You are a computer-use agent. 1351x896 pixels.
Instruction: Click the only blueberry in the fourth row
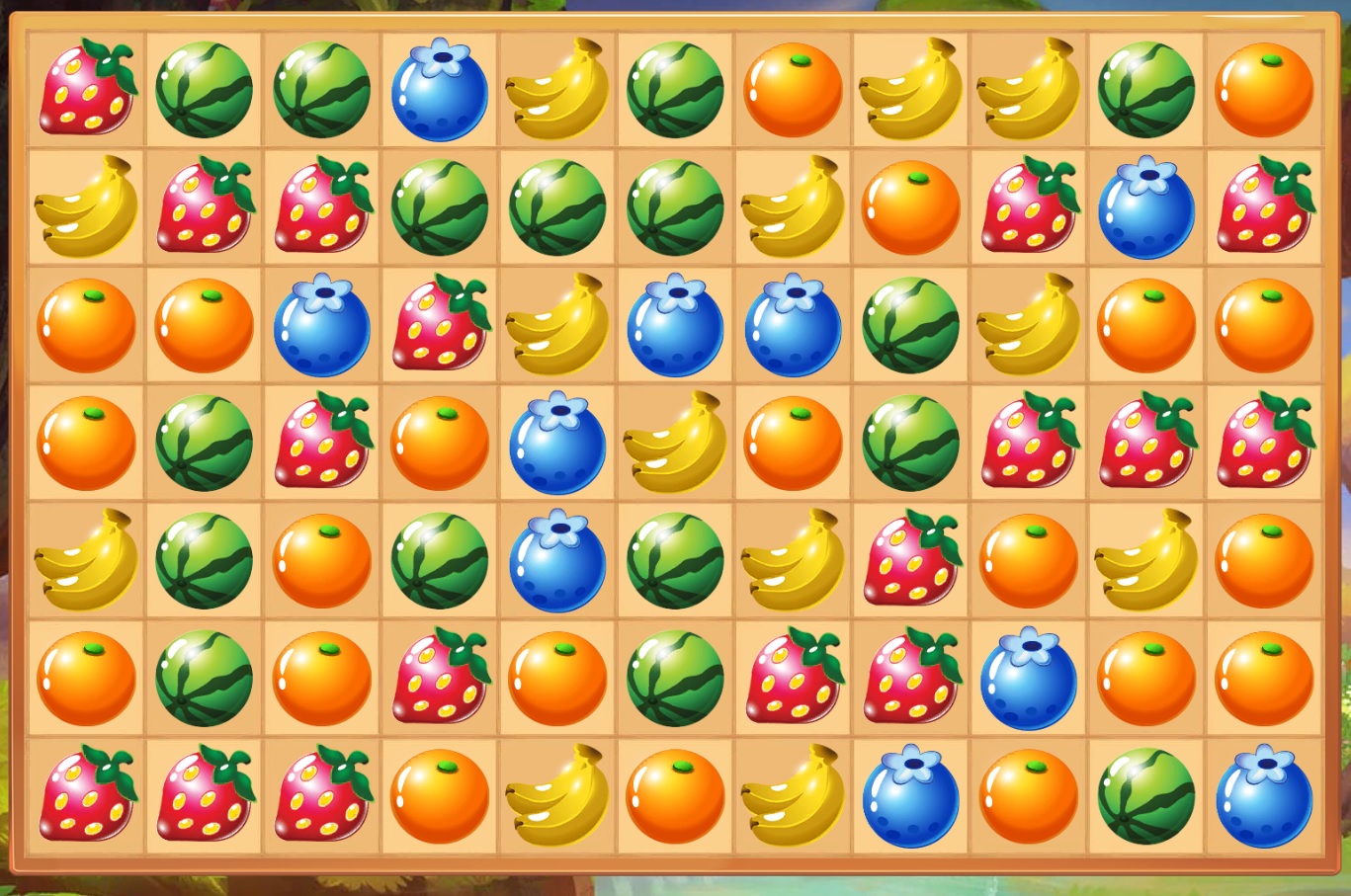click(557, 443)
